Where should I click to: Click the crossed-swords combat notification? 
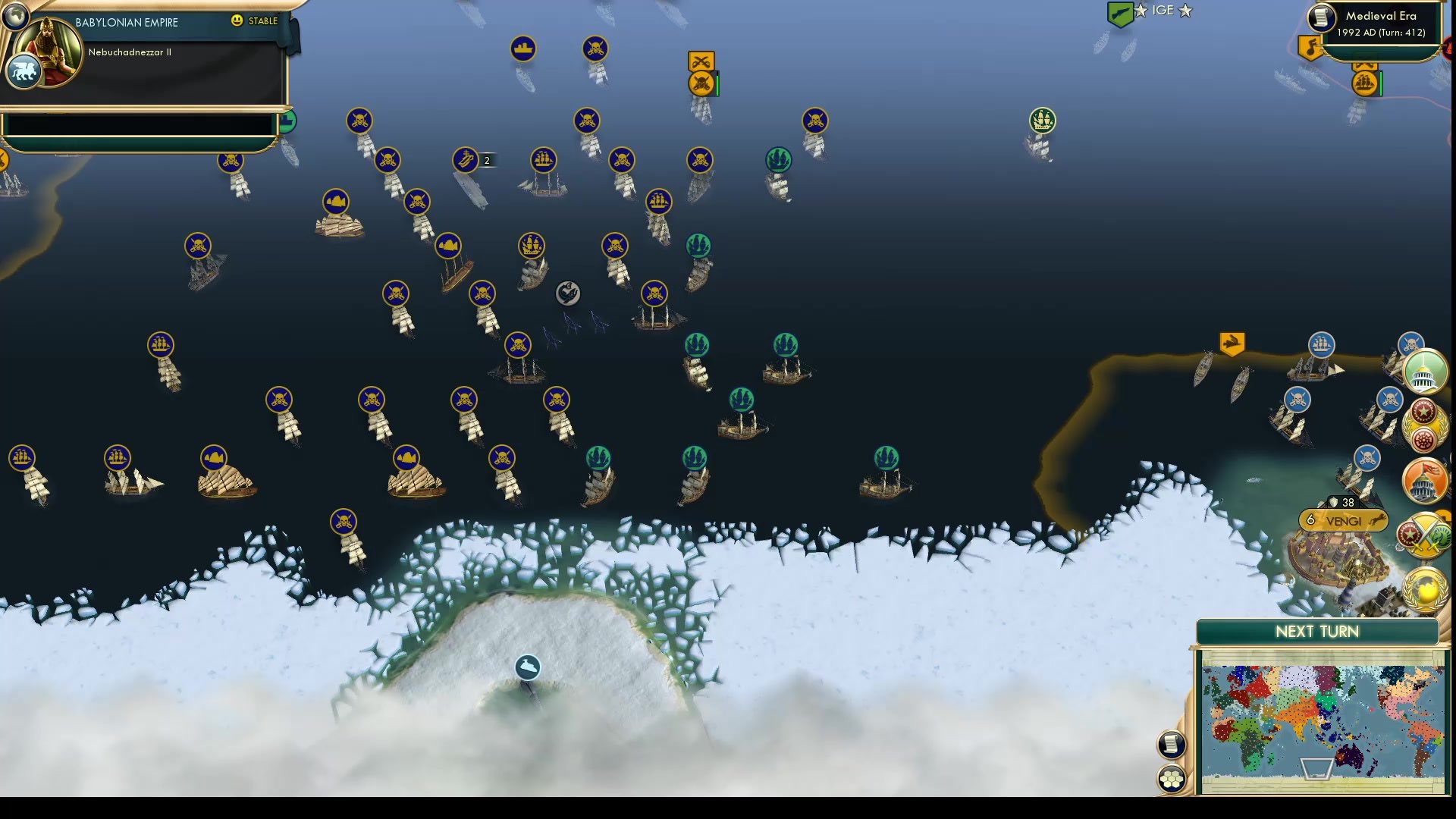click(701, 60)
